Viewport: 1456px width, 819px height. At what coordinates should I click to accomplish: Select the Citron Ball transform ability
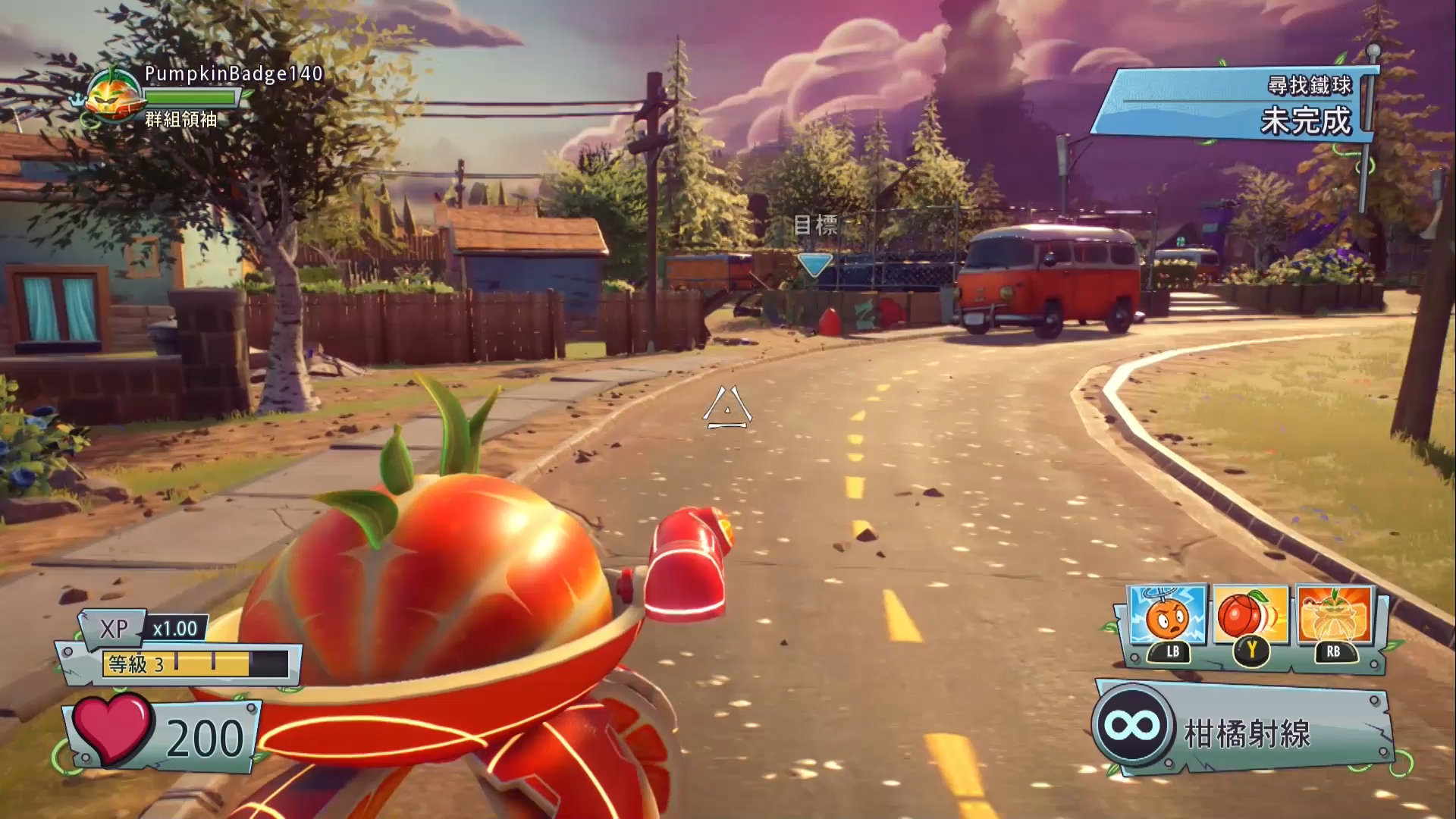pyautogui.click(x=1252, y=616)
